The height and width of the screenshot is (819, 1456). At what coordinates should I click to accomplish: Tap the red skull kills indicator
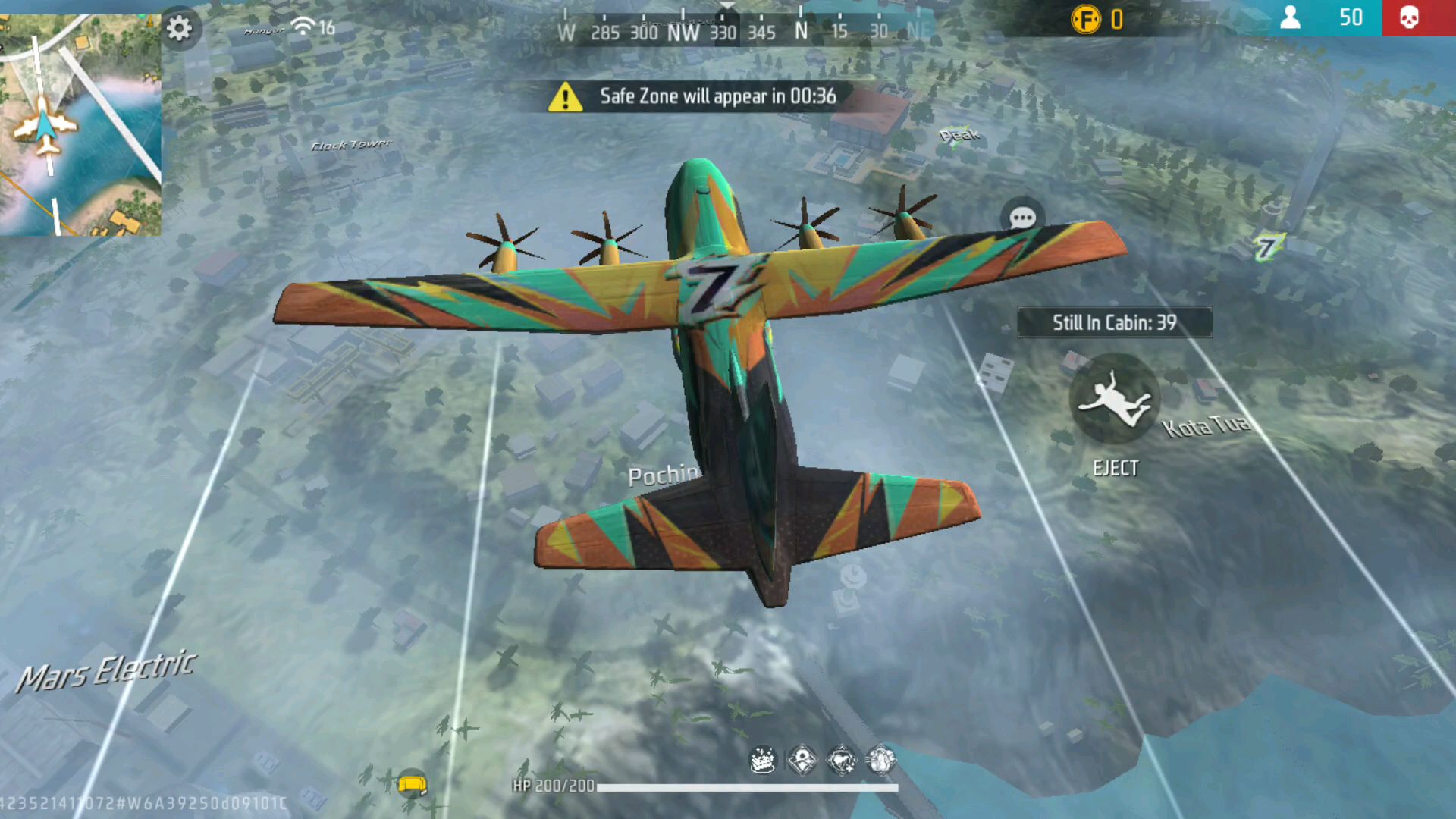(x=1409, y=17)
